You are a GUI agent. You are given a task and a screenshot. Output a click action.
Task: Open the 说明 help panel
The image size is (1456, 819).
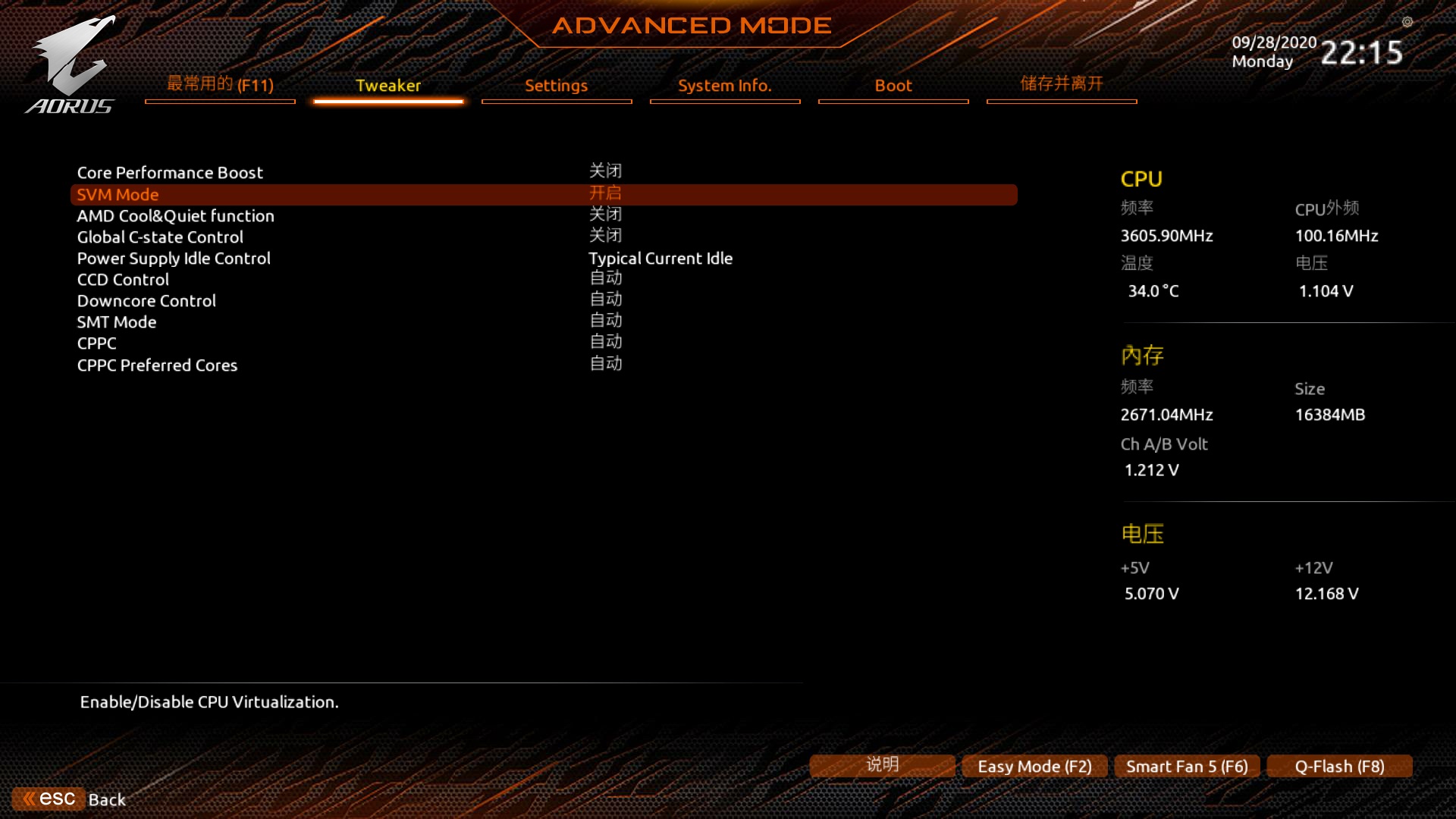click(881, 766)
